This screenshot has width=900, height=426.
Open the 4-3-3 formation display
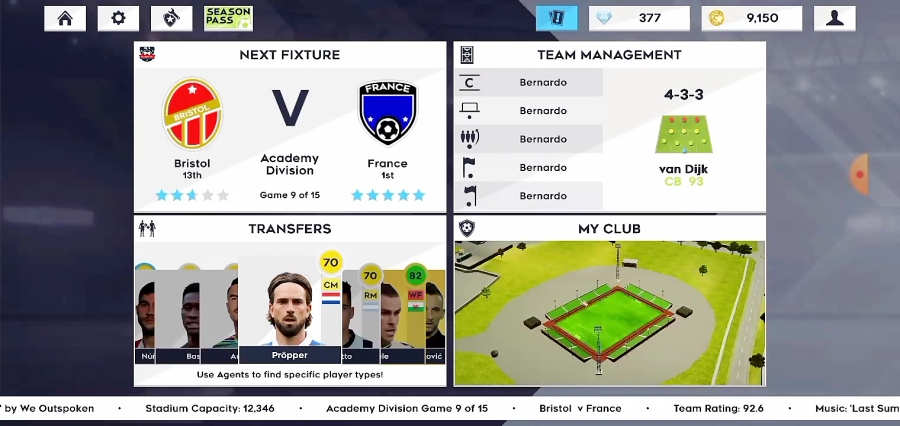[684, 135]
